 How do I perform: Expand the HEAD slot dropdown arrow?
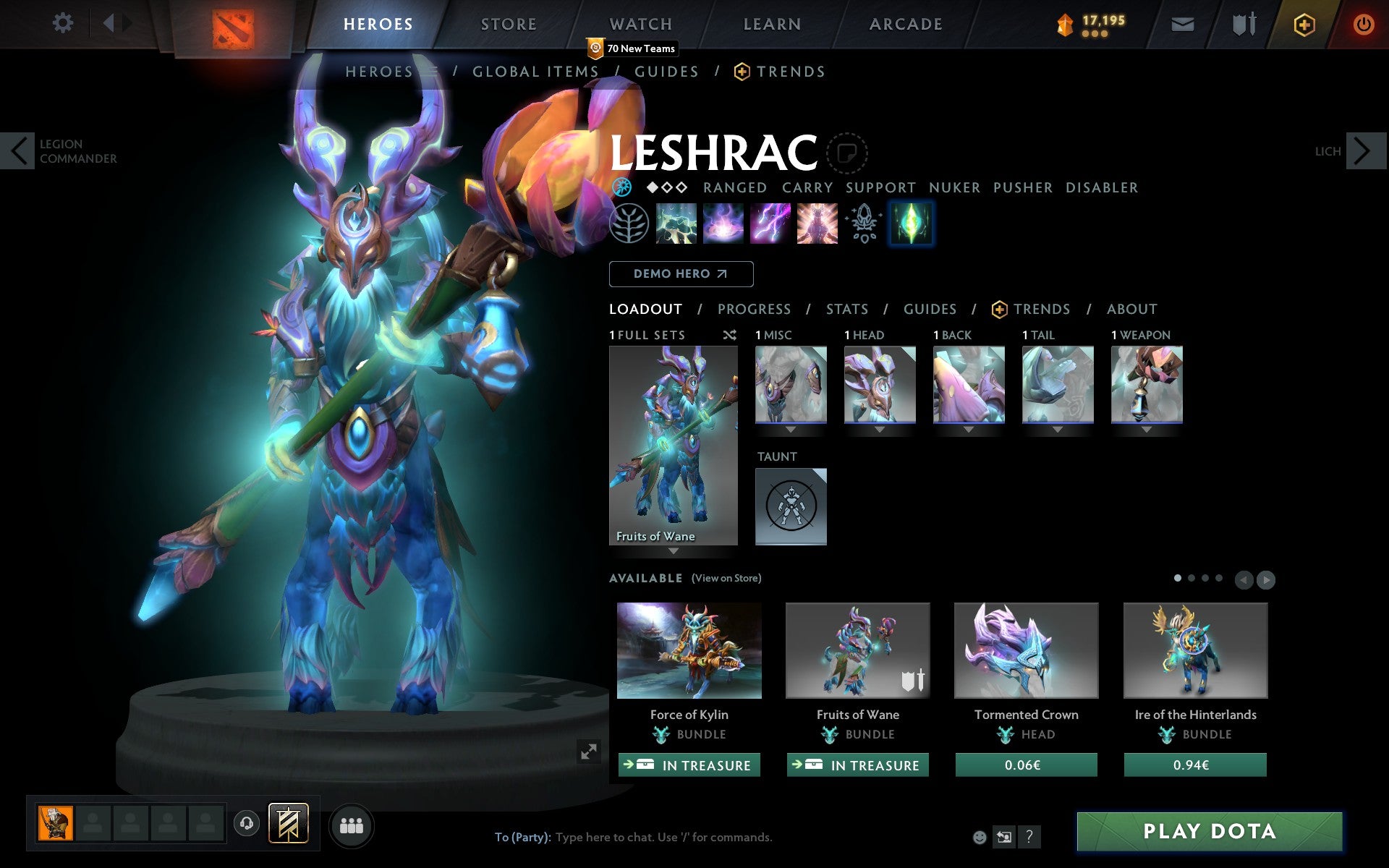point(880,428)
